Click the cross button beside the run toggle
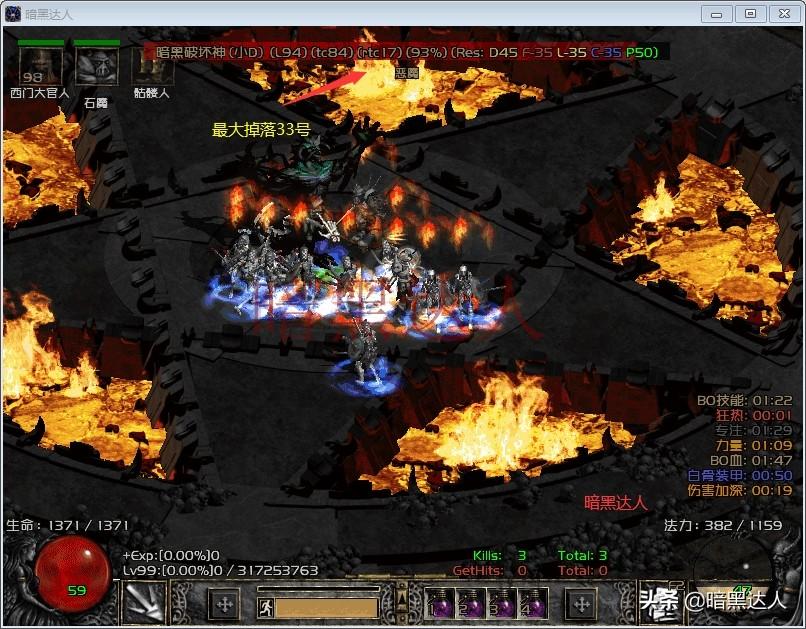The height and width of the screenshot is (629, 806). tap(225, 604)
